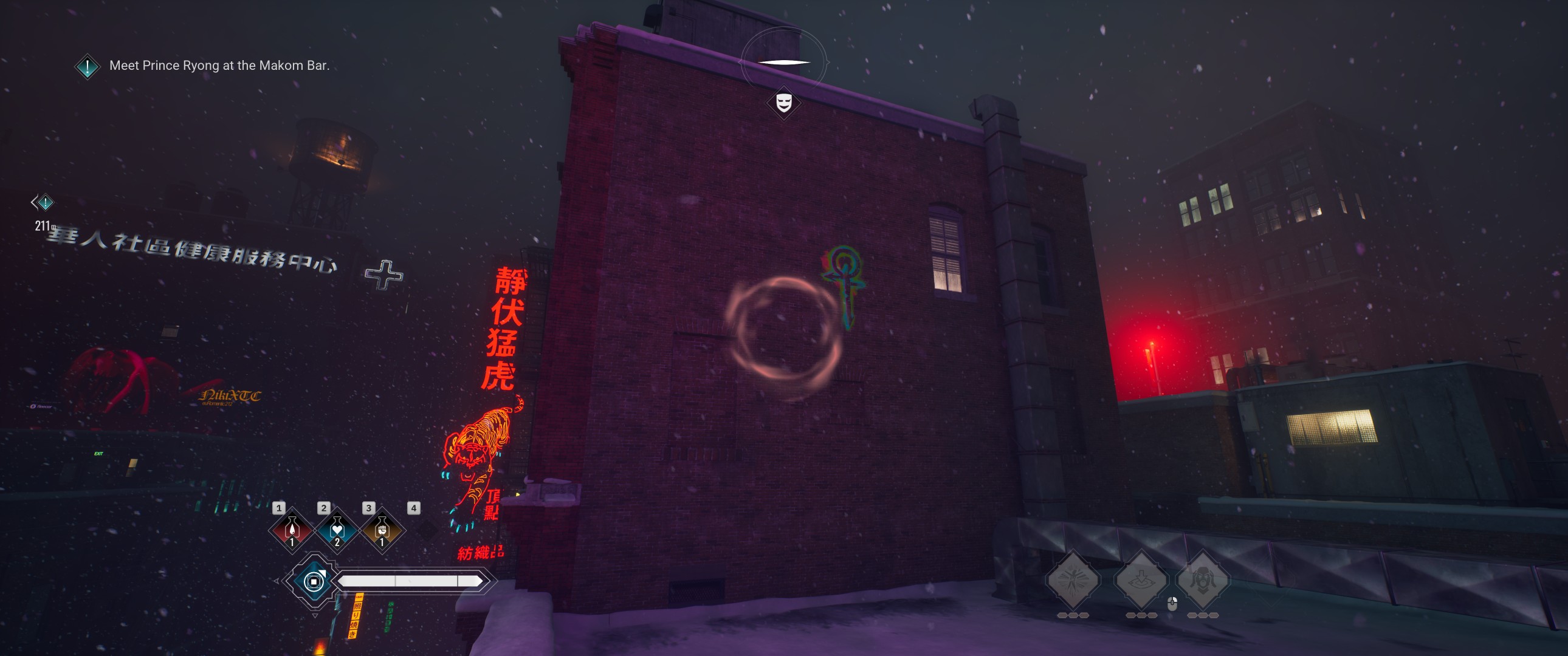The width and height of the screenshot is (1568, 656).
Task: Click the white mask marker icon
Action: pyautogui.click(x=783, y=101)
